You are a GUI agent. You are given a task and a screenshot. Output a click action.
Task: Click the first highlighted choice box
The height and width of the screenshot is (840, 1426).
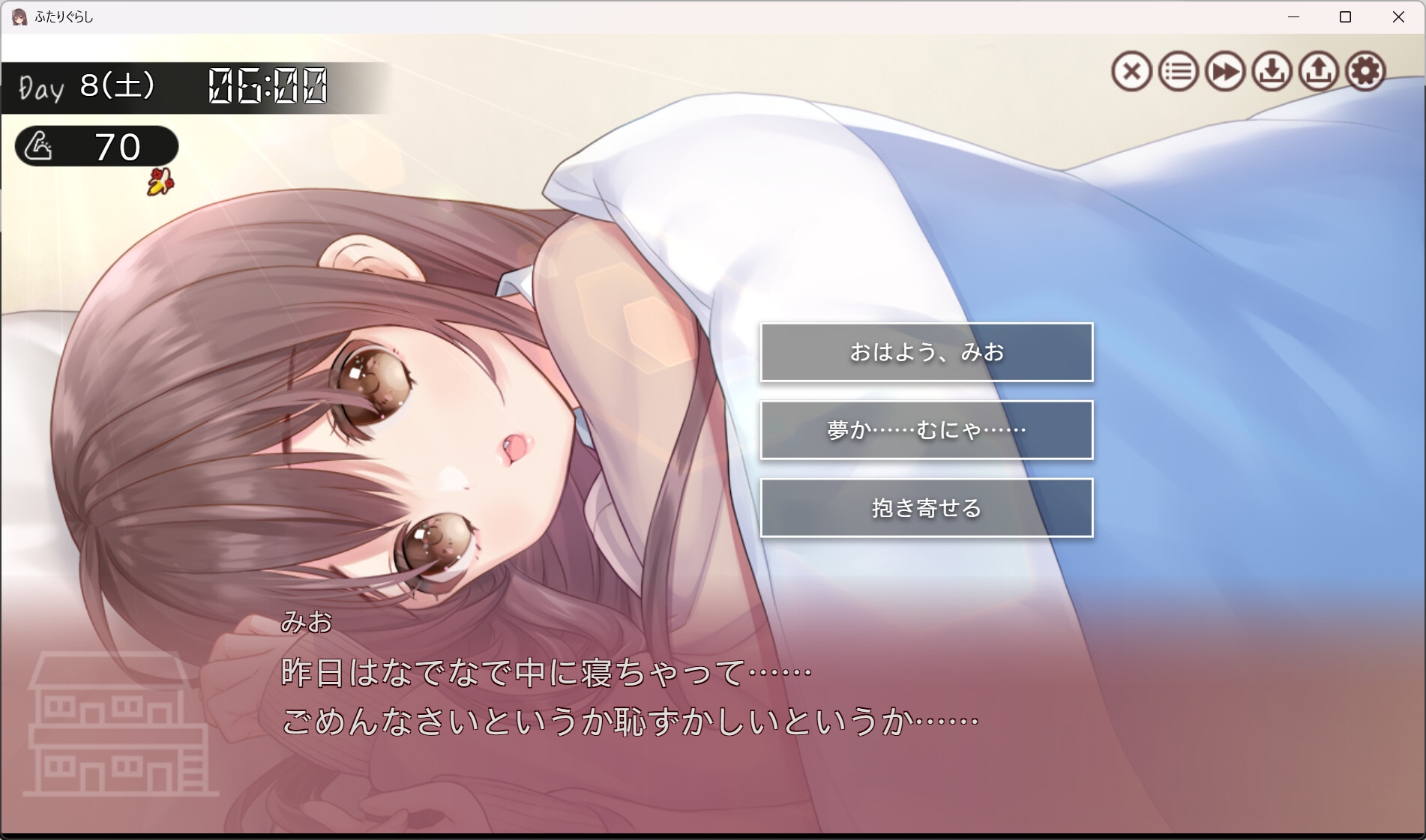927,352
